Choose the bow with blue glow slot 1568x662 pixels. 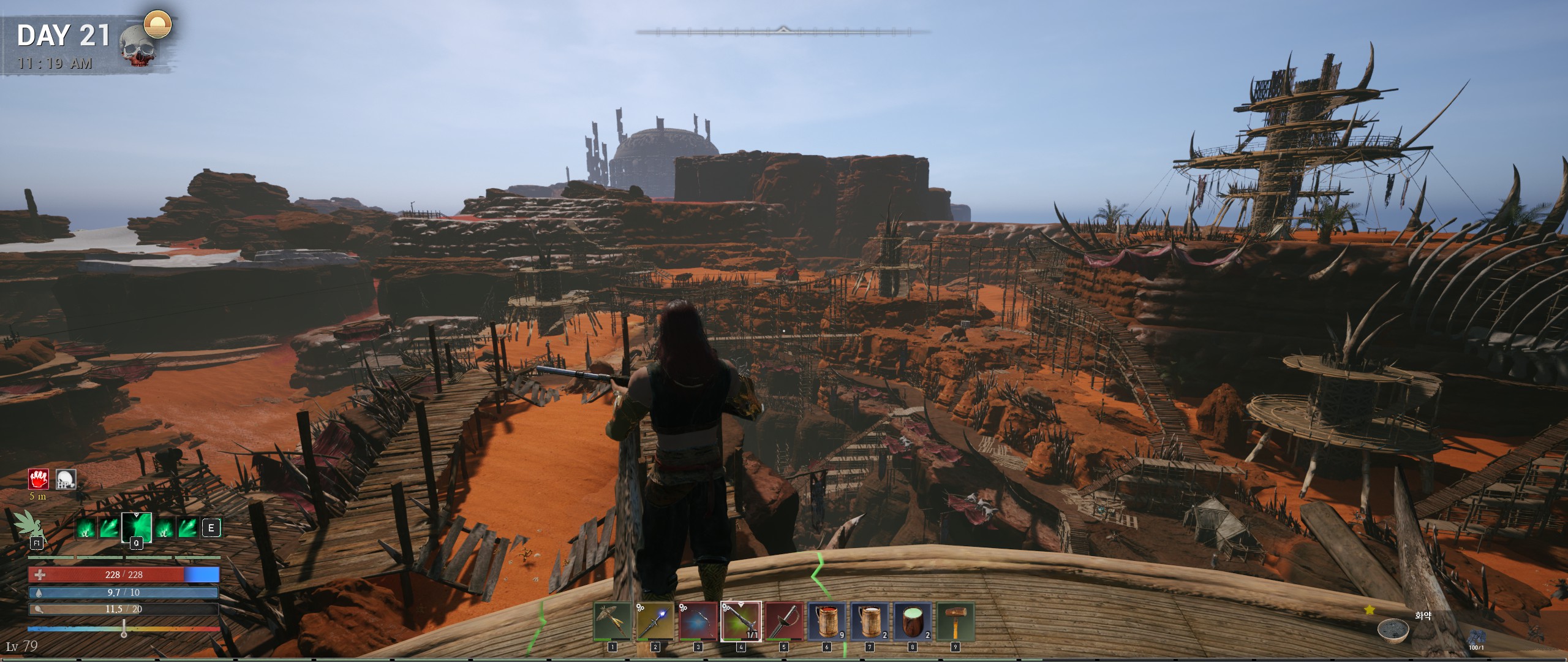point(698,622)
